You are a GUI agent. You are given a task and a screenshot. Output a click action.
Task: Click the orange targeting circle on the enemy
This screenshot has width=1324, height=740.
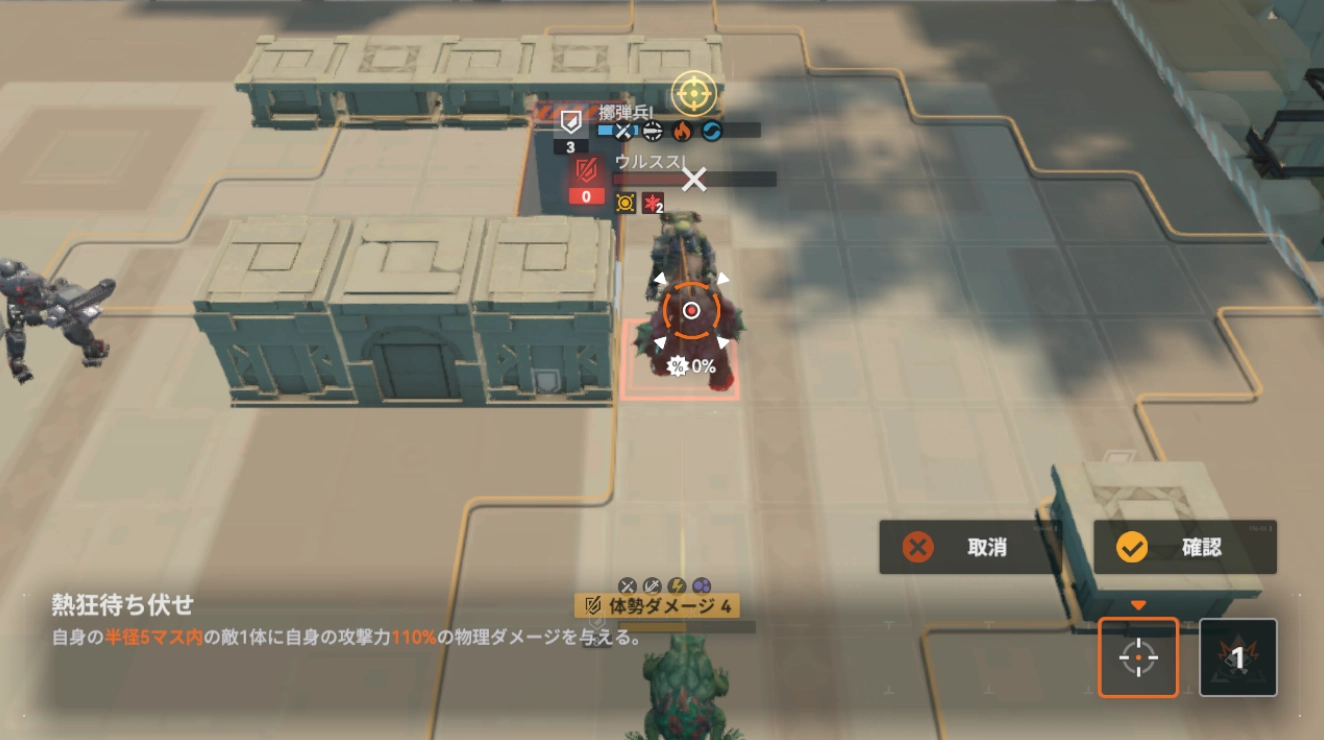pyautogui.click(x=693, y=310)
